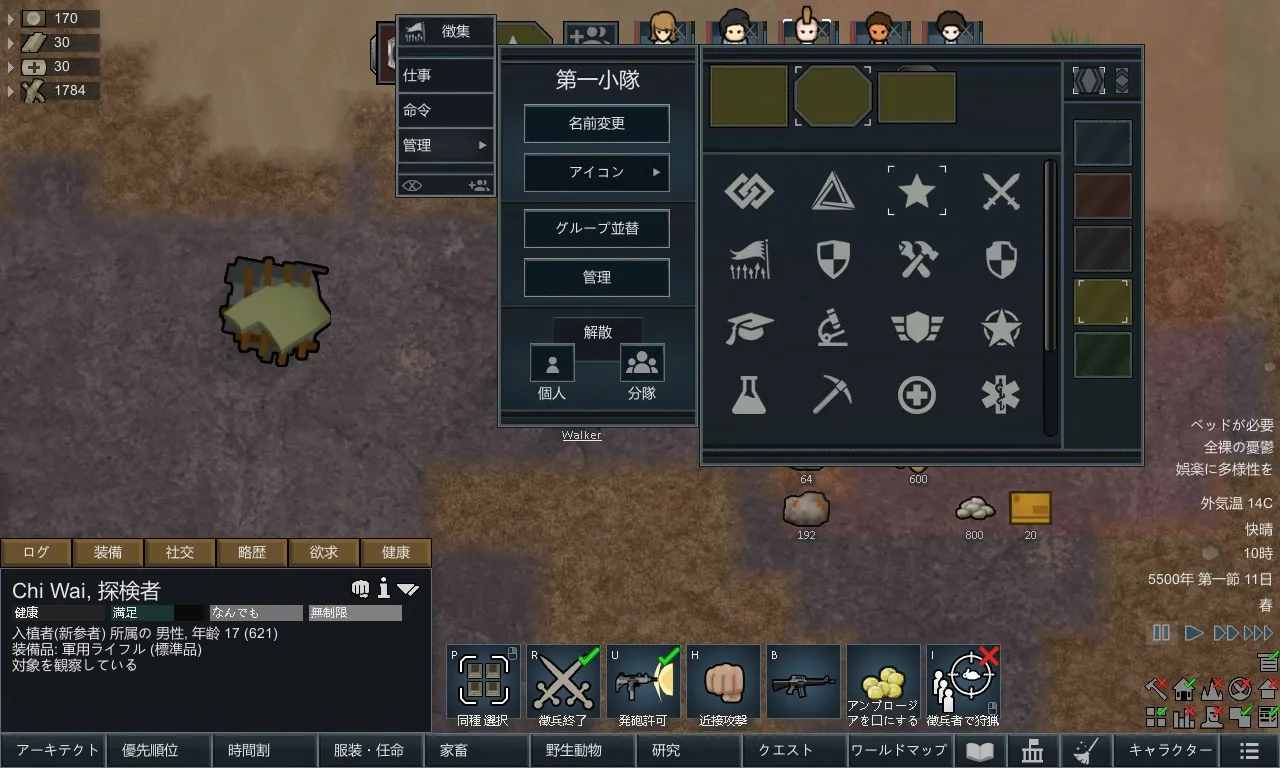
Task: Click the 名前変更 rename button
Action: [x=596, y=124]
